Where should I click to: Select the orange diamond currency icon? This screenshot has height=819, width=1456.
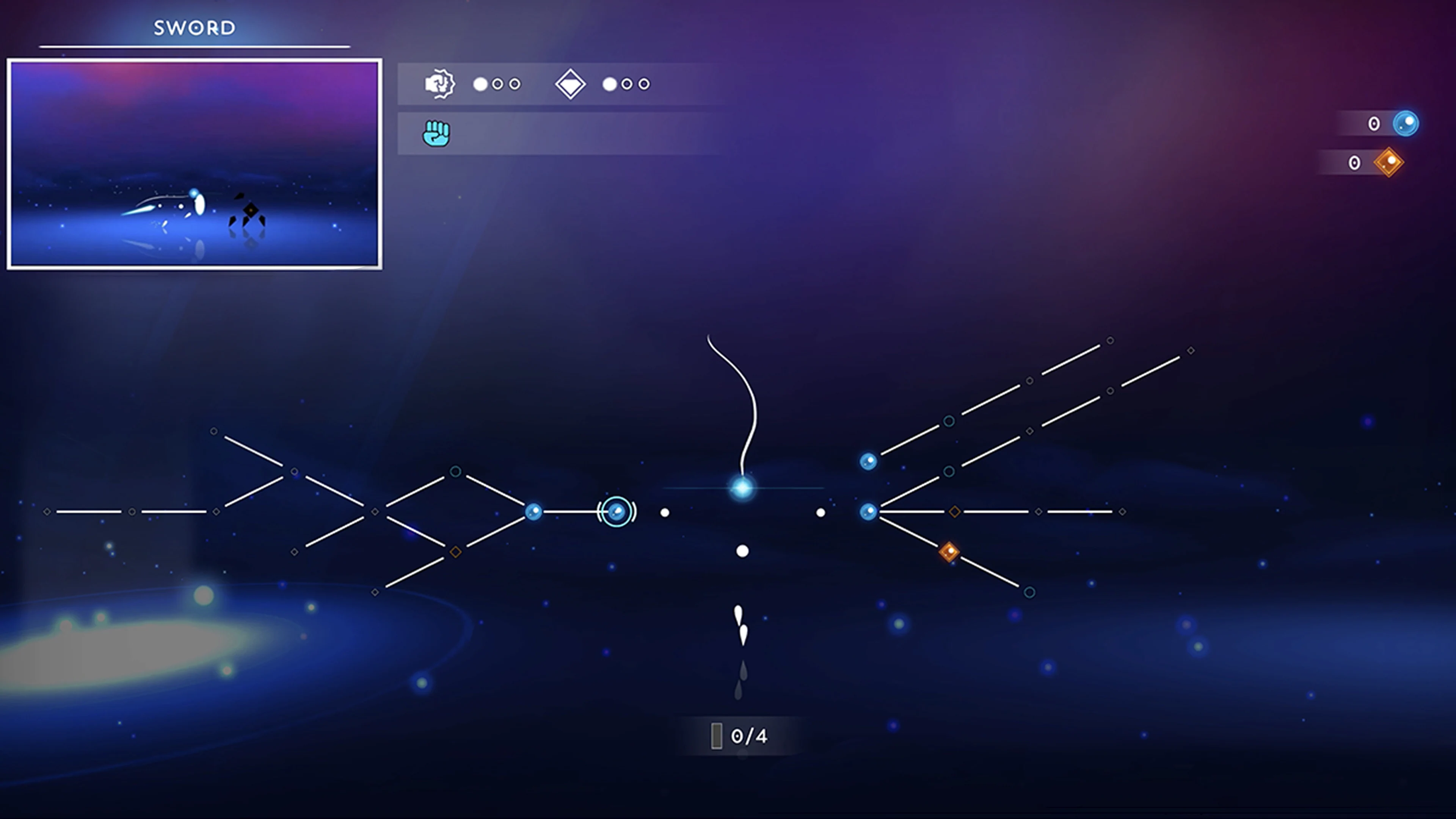click(x=1388, y=163)
